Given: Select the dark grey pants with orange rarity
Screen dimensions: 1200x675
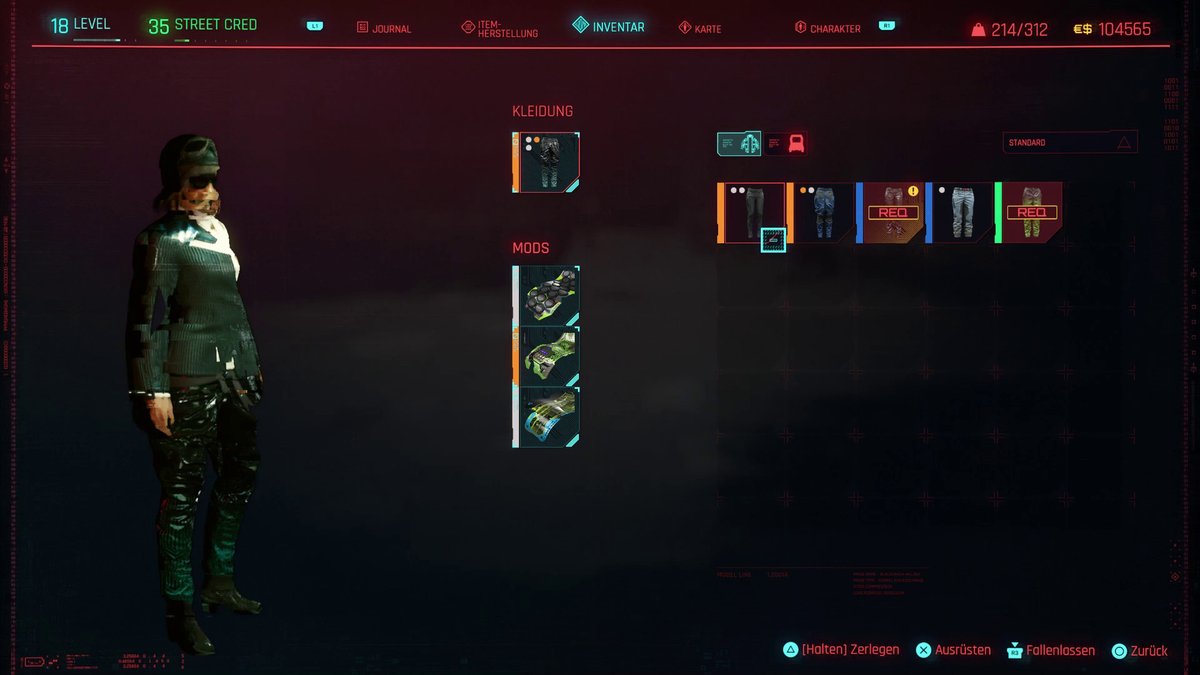Looking at the screenshot, I should coord(752,212).
